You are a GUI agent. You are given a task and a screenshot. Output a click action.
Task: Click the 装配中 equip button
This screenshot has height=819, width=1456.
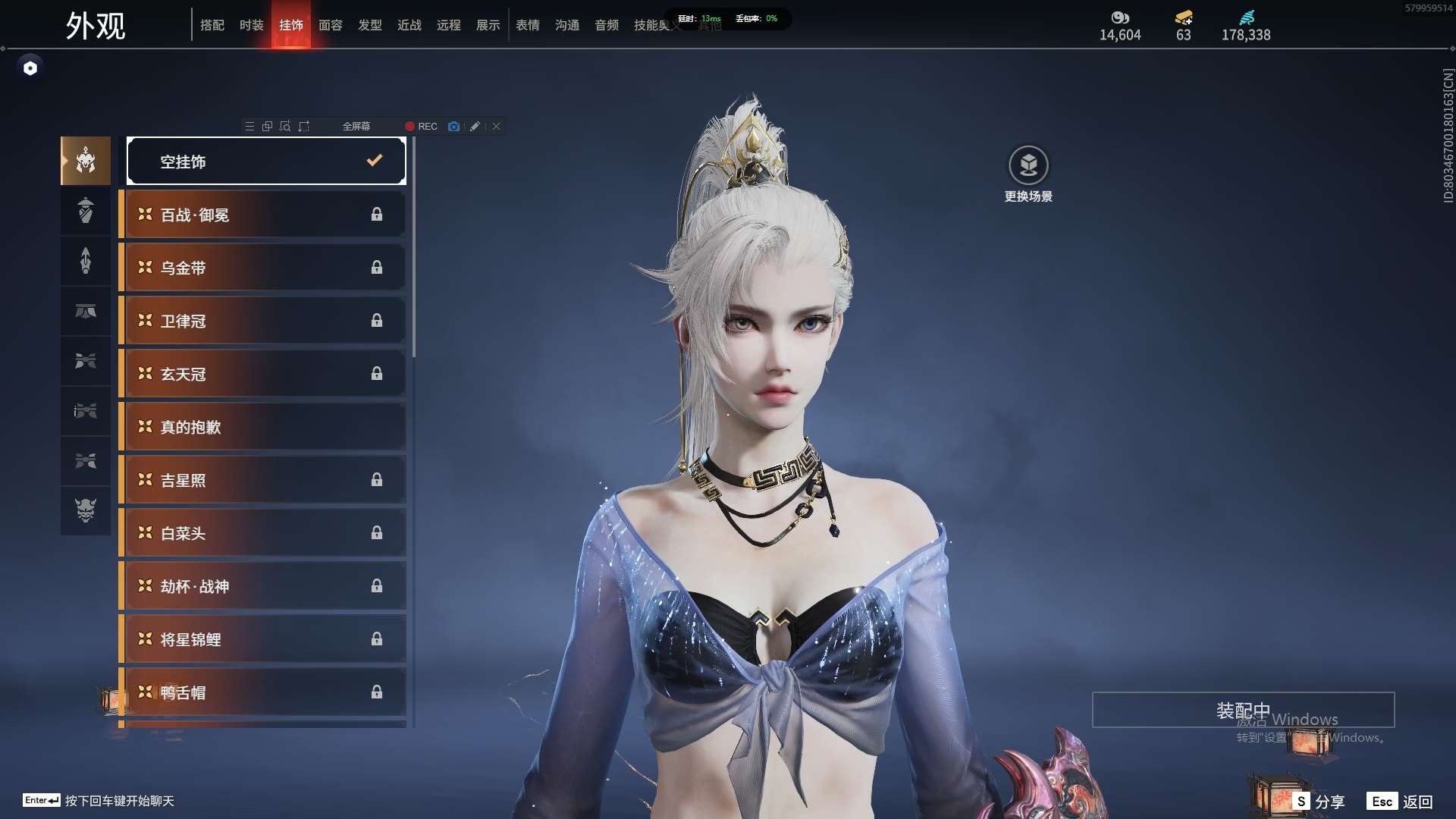(1243, 710)
